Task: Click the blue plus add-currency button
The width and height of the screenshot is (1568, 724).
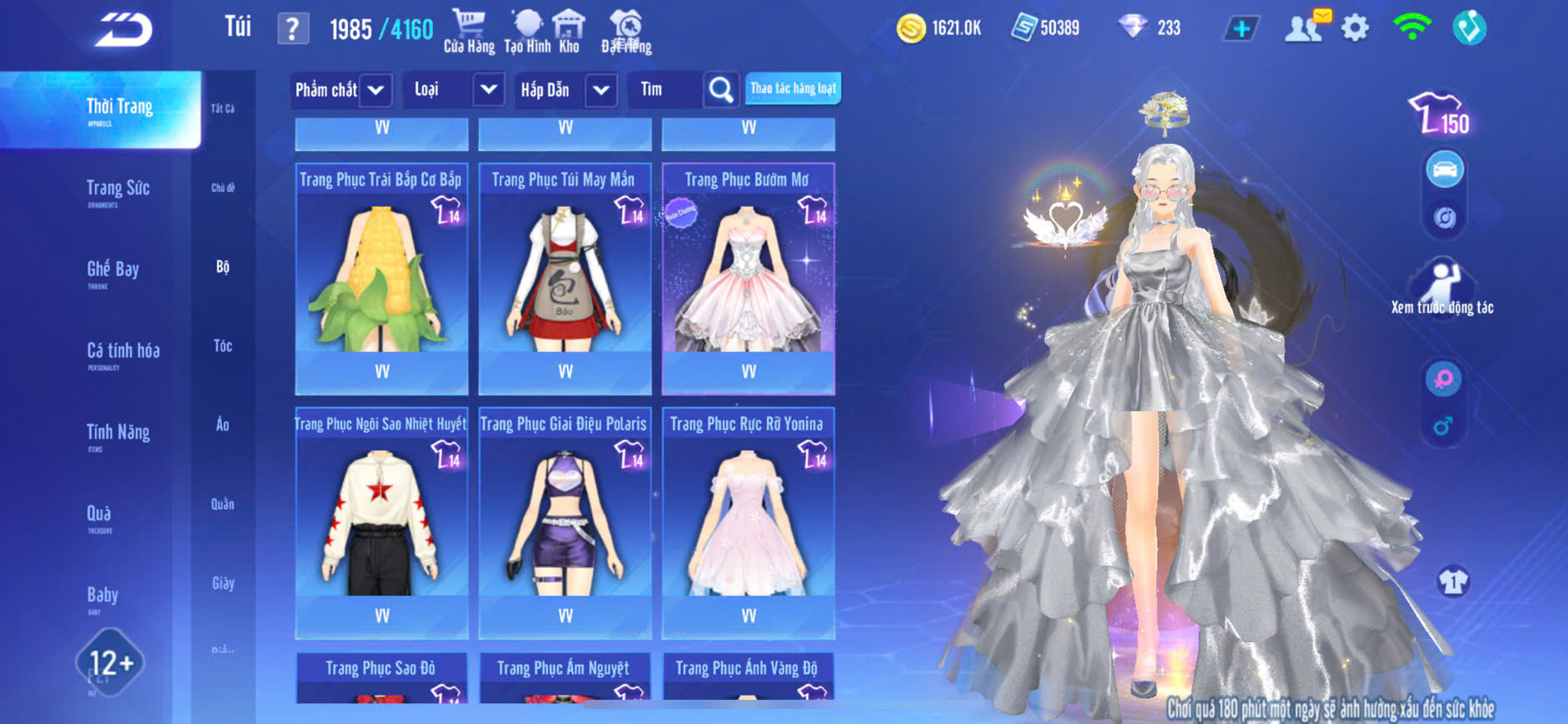Action: coord(1241,28)
